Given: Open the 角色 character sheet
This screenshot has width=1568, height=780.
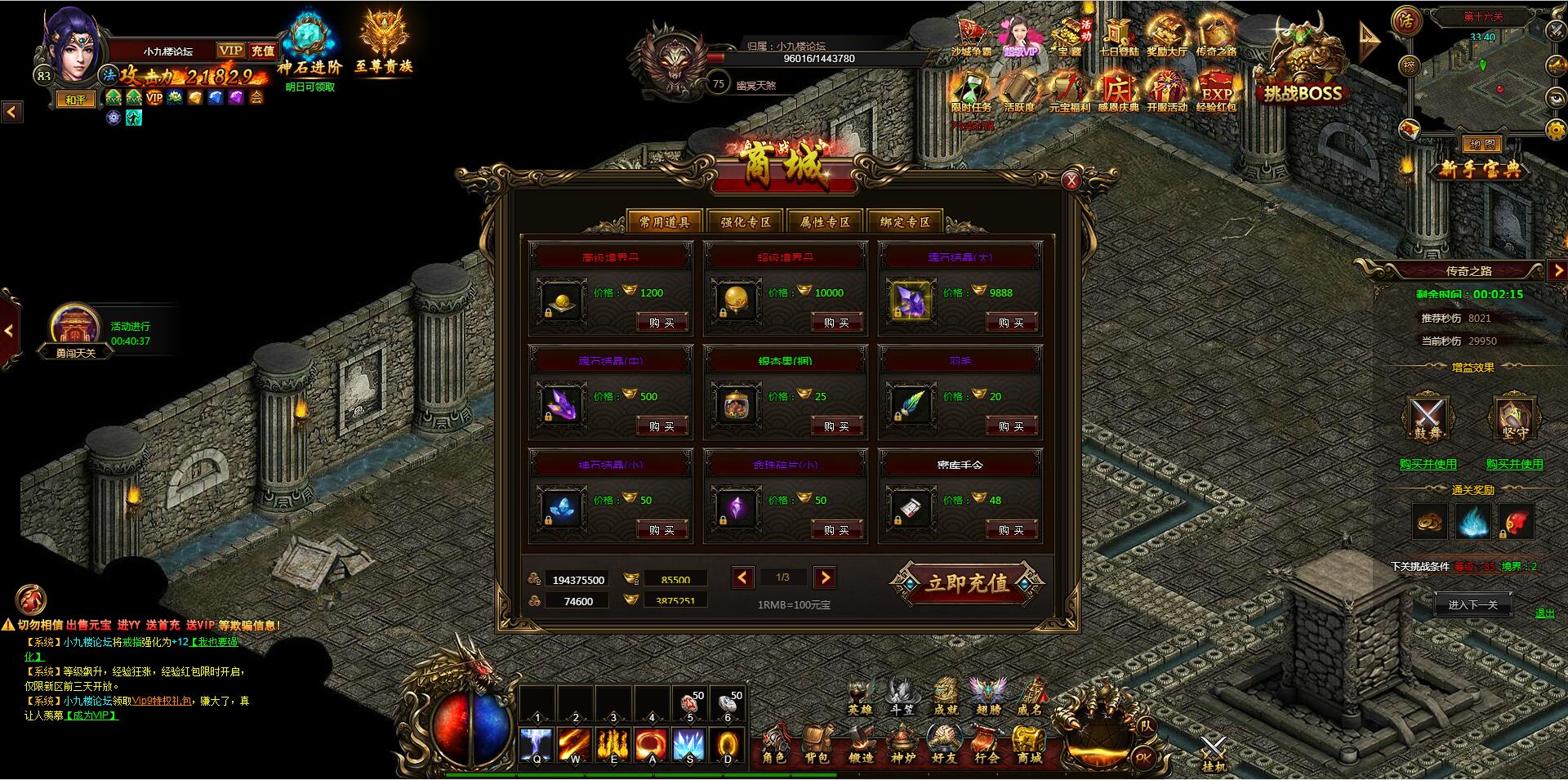Looking at the screenshot, I should 773,745.
